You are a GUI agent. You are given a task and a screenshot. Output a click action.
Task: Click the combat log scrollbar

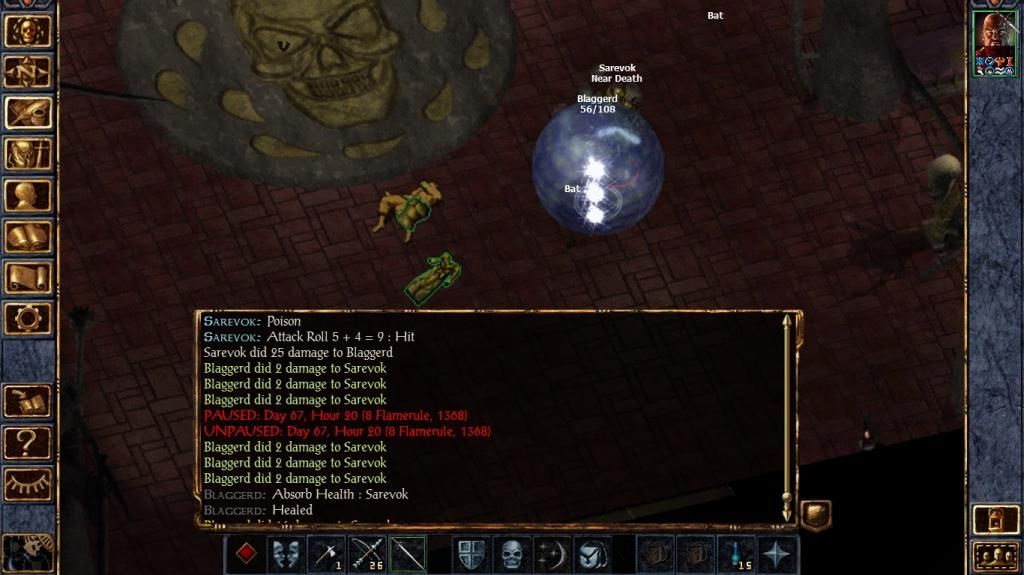point(787,415)
